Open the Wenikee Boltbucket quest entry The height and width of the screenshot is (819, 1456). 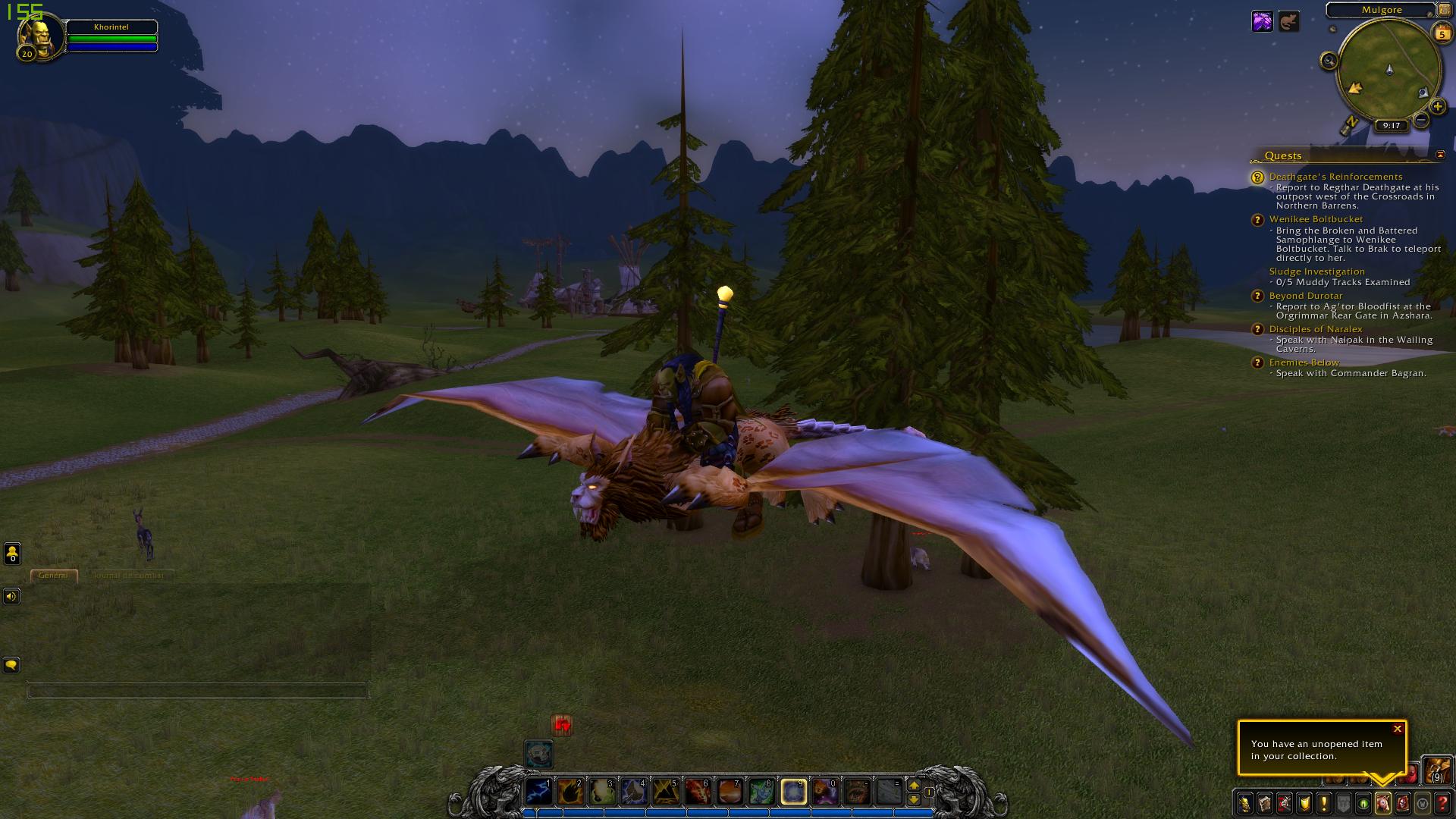pos(1316,219)
